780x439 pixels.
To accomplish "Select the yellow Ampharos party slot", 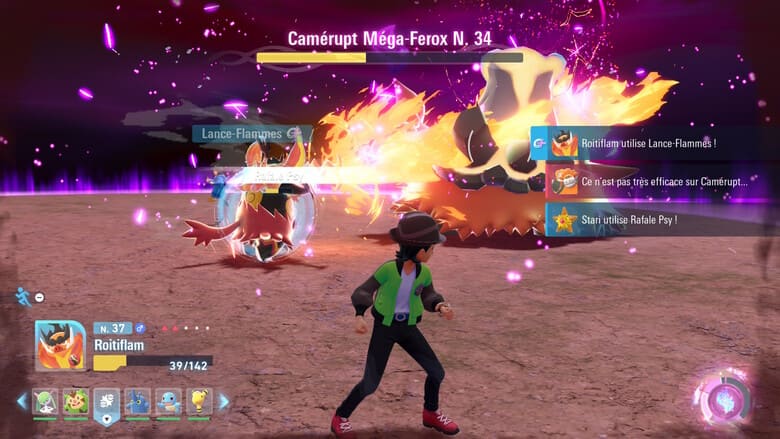I will point(200,401).
